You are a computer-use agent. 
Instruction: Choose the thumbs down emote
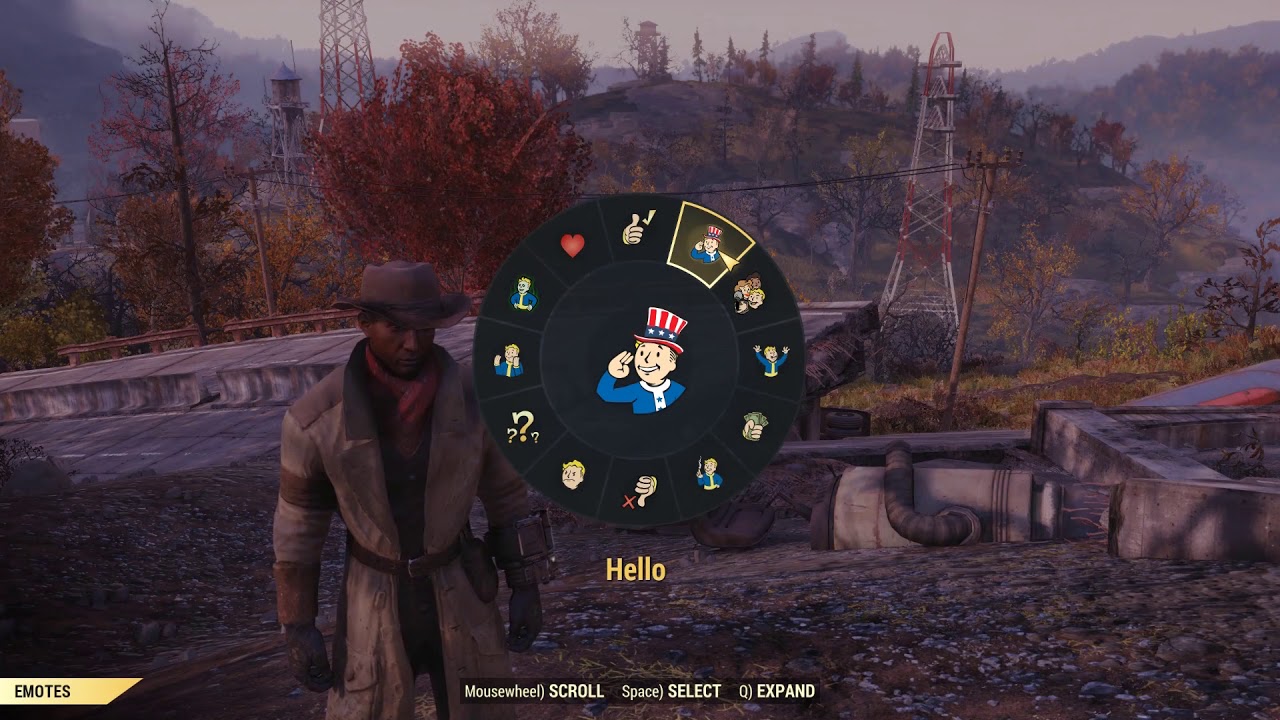[x=640, y=490]
